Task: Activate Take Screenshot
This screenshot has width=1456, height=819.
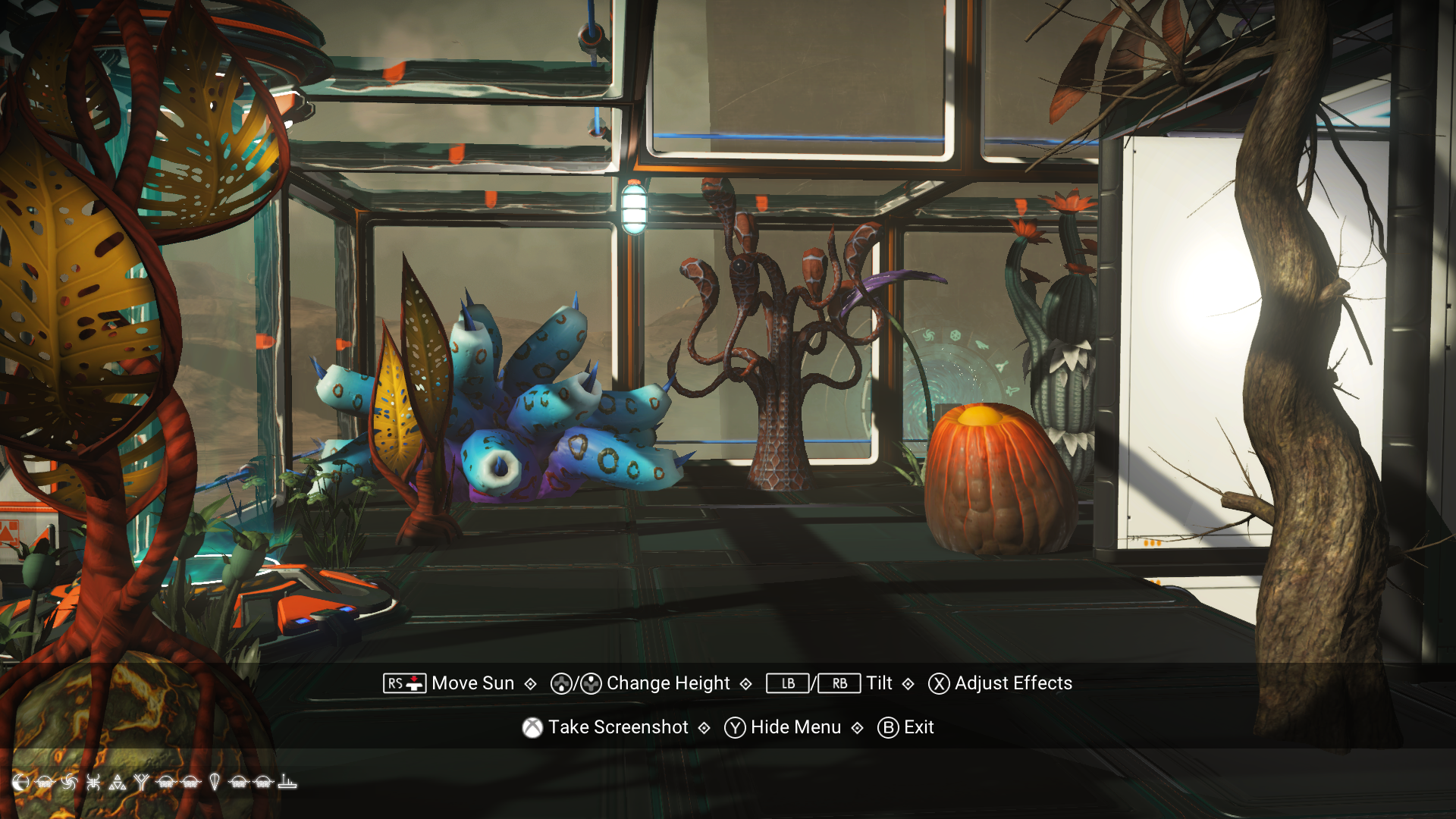Action: [618, 727]
